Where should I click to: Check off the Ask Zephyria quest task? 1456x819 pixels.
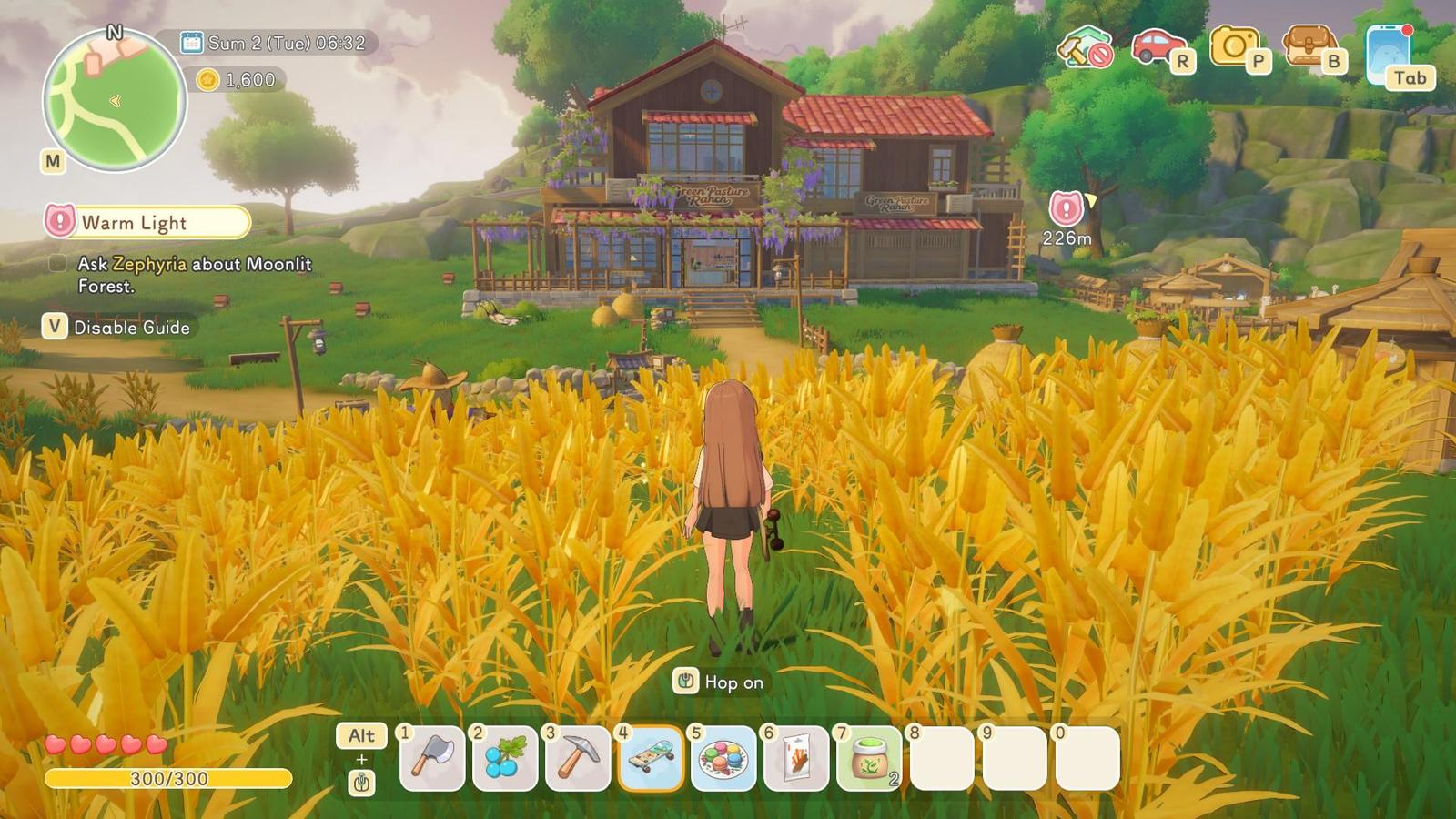click(x=56, y=264)
